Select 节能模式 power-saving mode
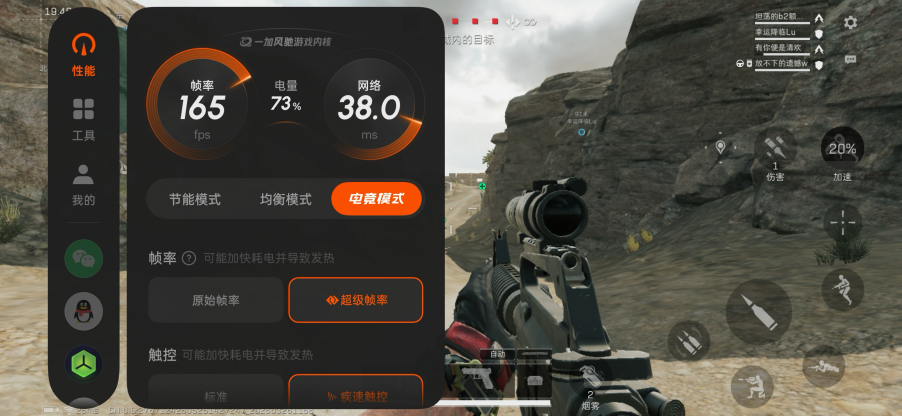The width and height of the screenshot is (902, 416). (194, 199)
